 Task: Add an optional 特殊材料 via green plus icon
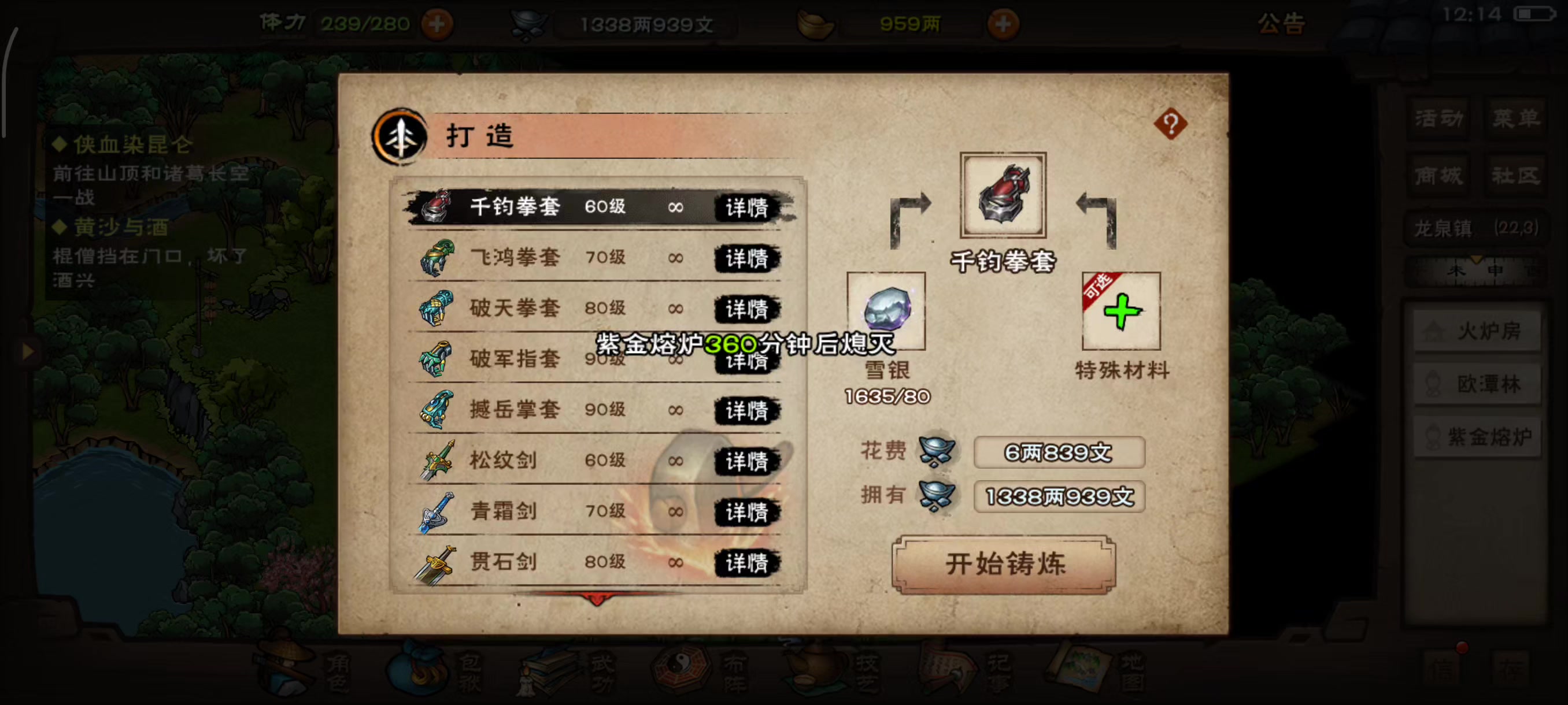tap(1122, 312)
